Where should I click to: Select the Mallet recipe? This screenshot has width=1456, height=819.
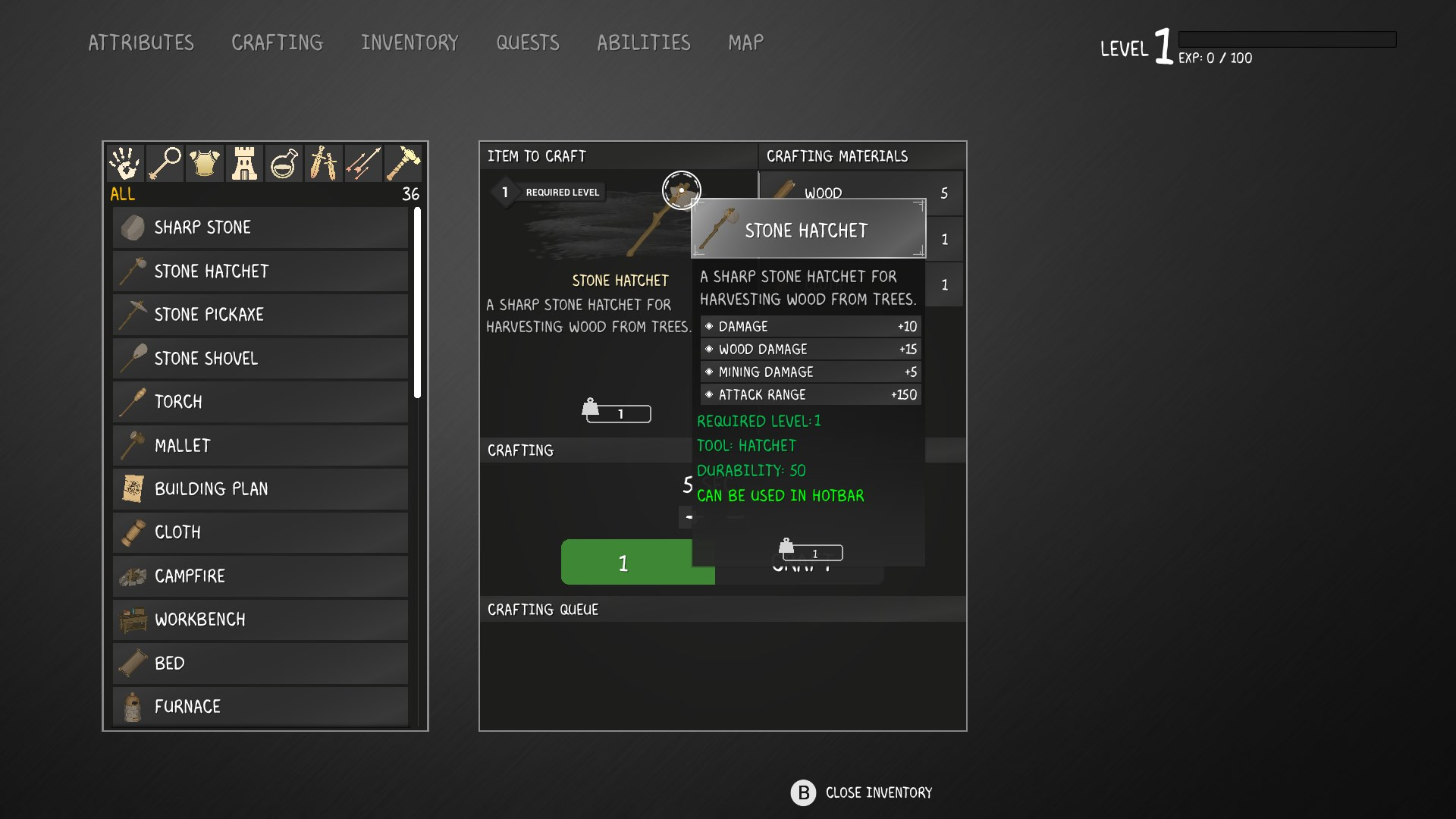[260, 445]
